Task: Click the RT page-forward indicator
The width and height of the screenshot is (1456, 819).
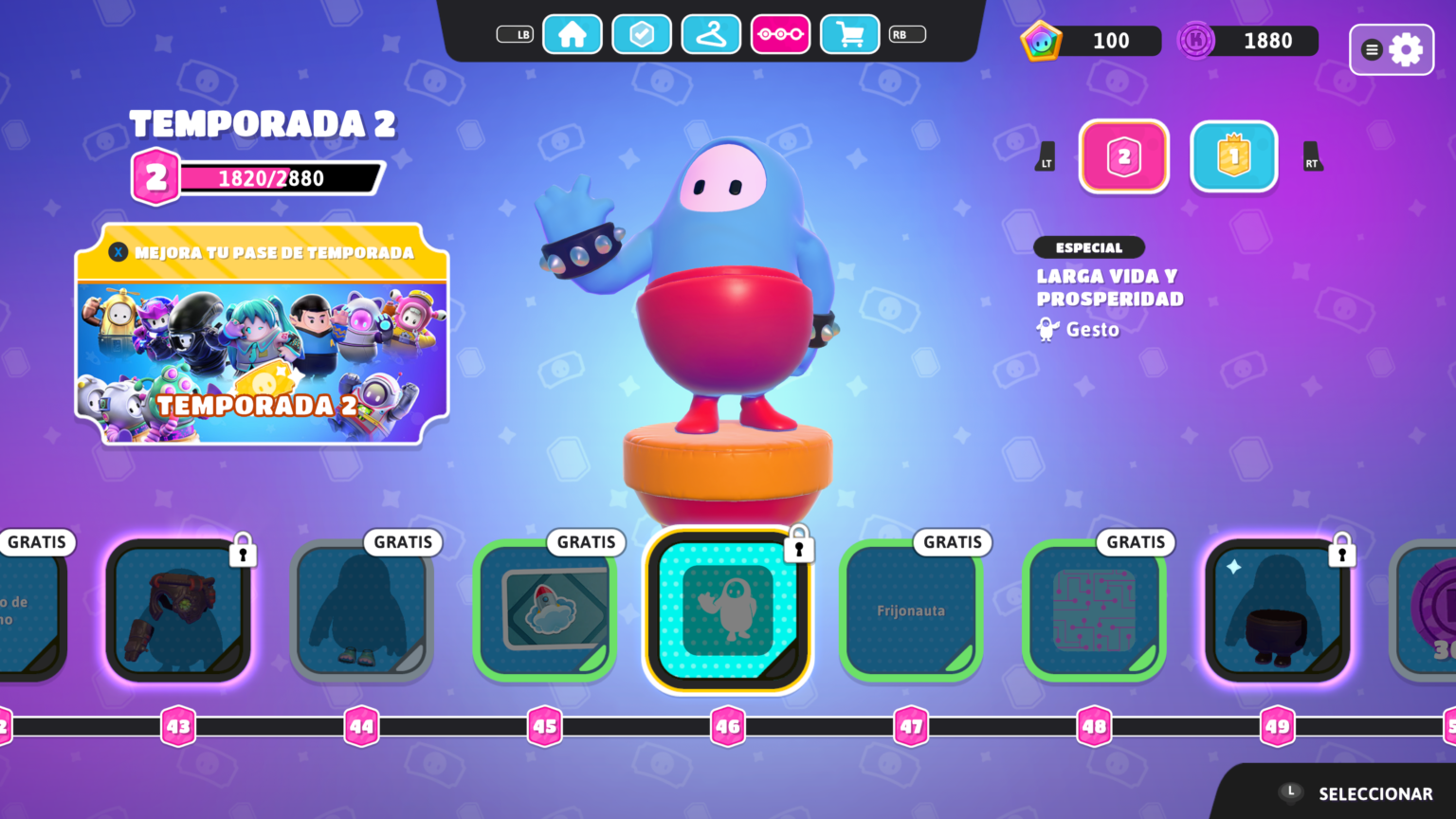Action: point(1312,156)
